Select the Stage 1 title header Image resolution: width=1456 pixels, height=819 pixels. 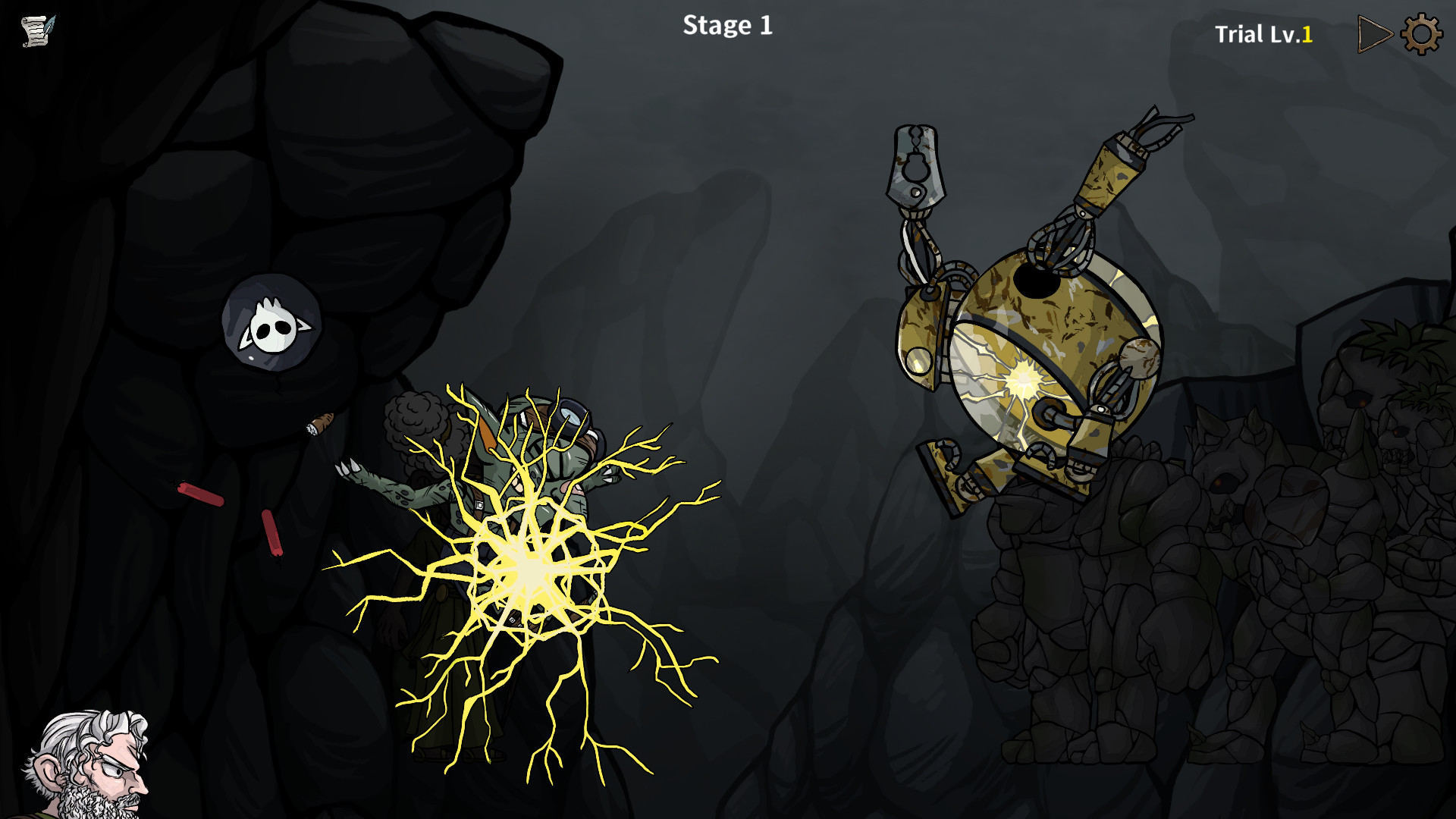coord(726,26)
